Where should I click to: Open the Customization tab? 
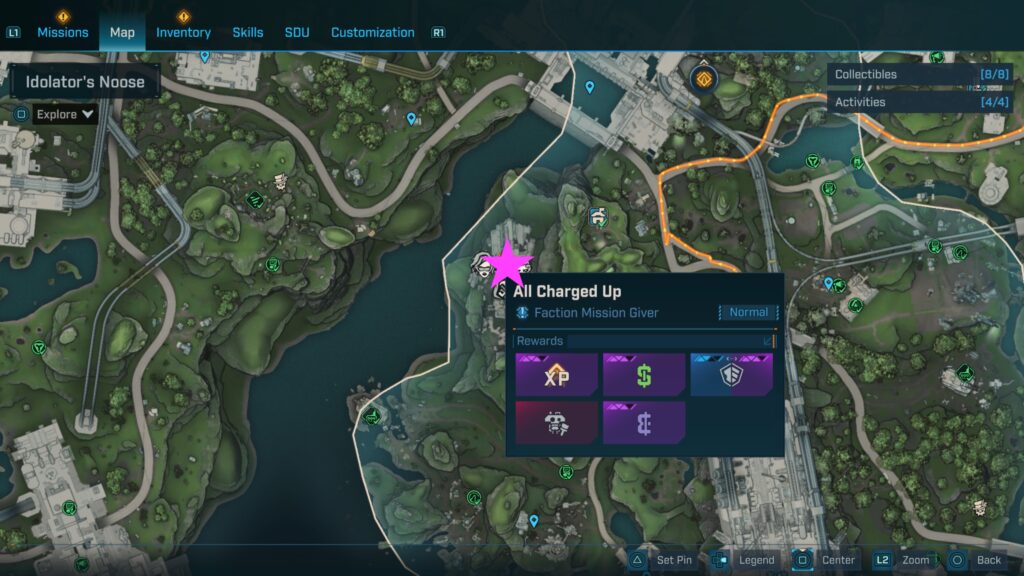[373, 32]
